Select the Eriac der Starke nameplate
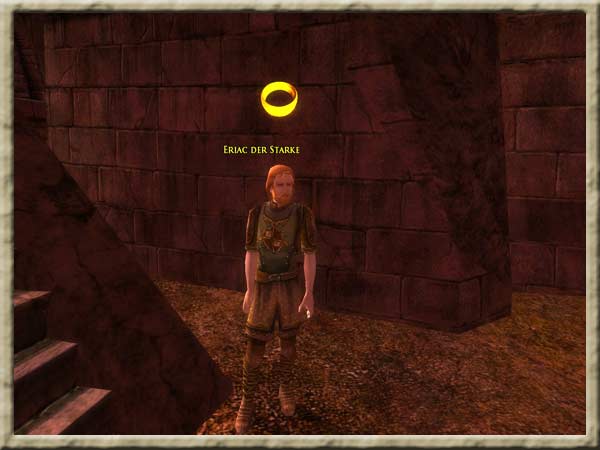 pos(264,150)
